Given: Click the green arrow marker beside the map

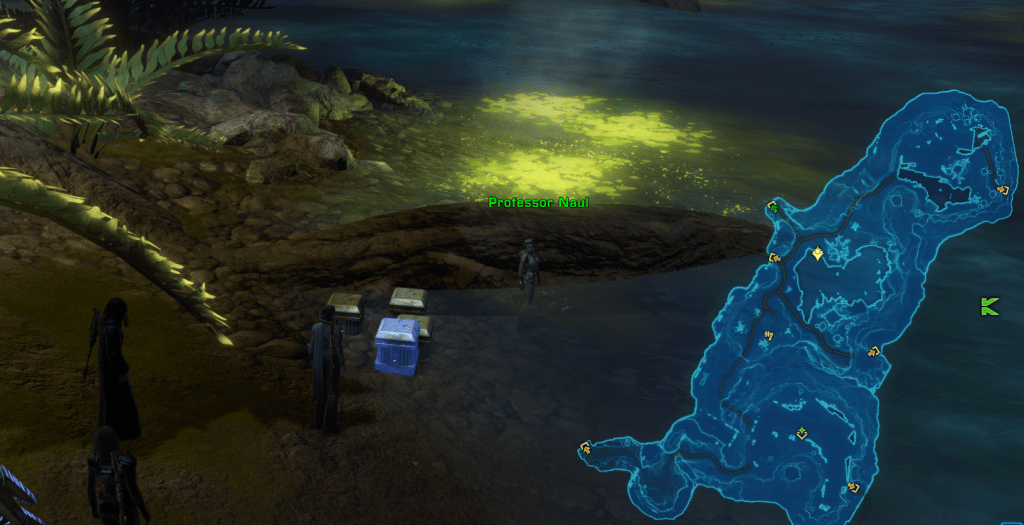Looking at the screenshot, I should pos(990,307).
